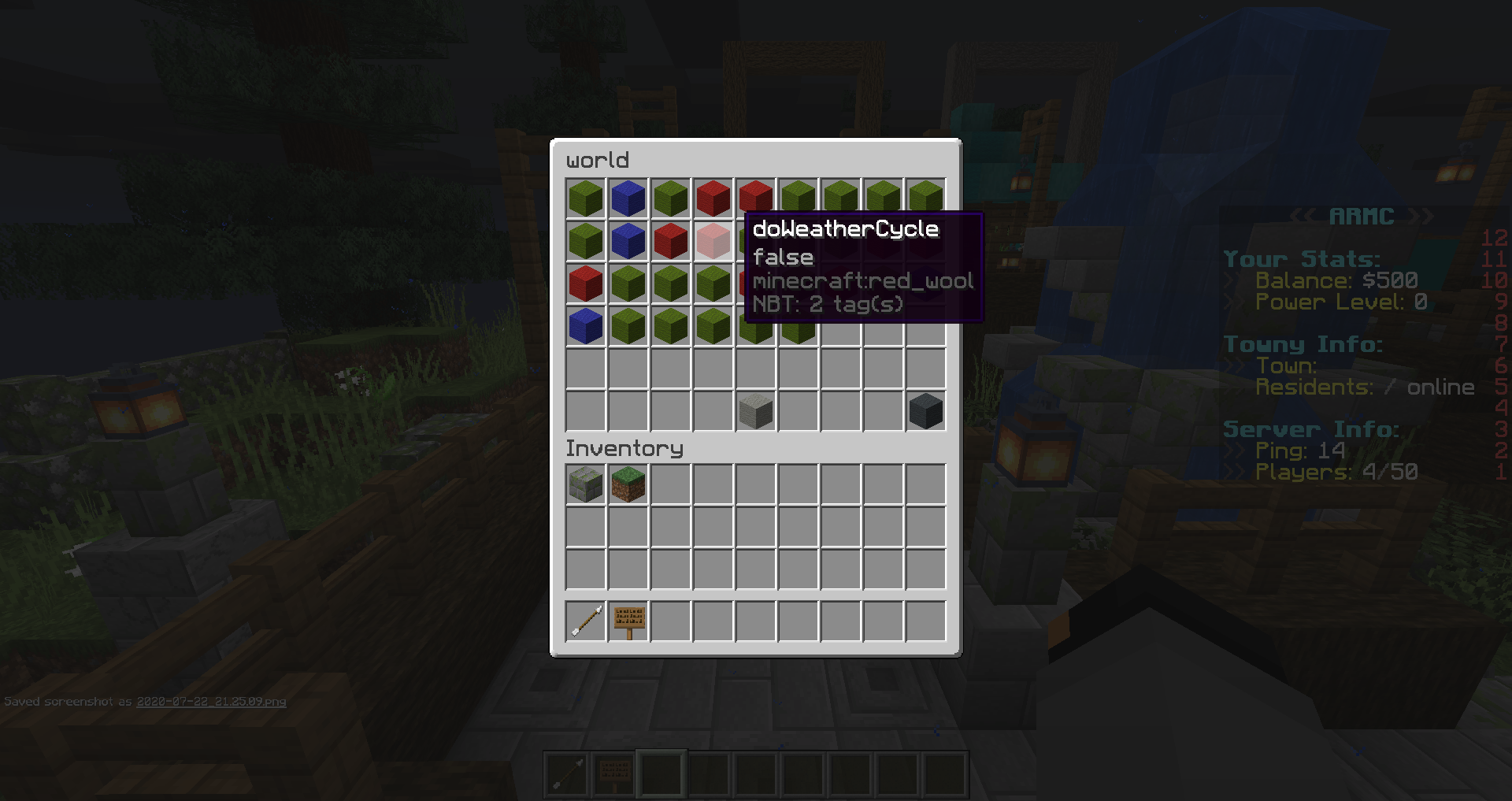Click the selected third hotbar slot at screen bottom
The height and width of the screenshot is (801, 1512).
click(661, 773)
